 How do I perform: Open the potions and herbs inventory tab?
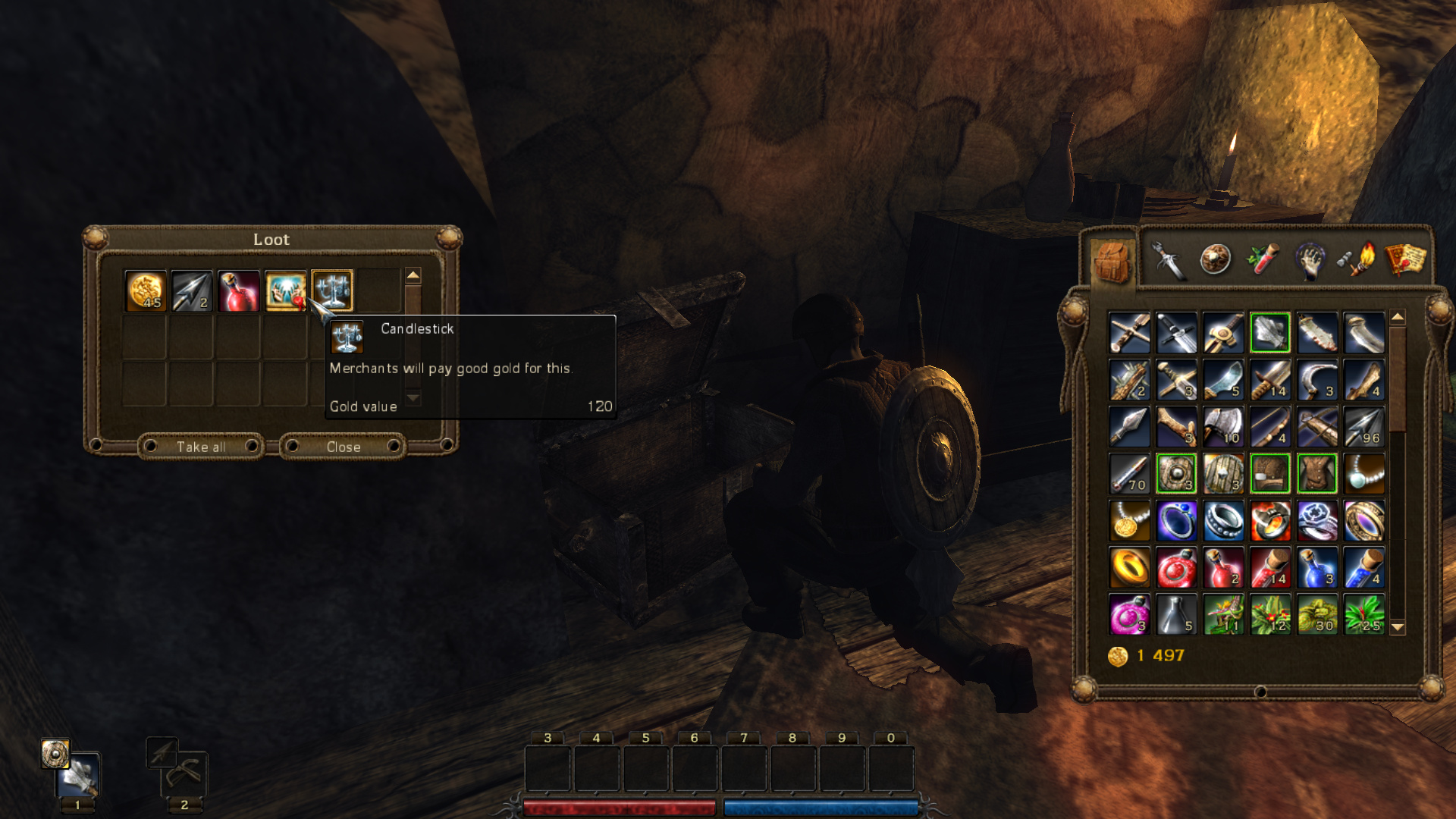click(x=1263, y=260)
